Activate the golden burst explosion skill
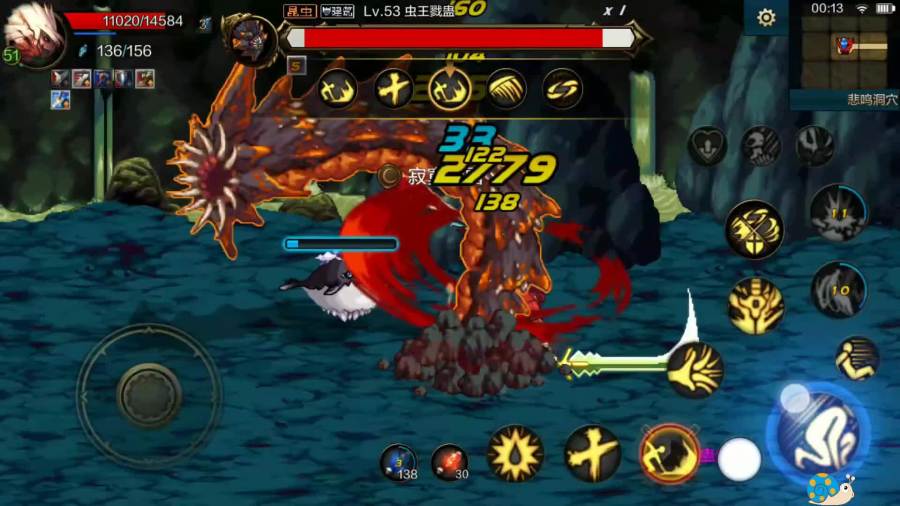Screen dimensions: 900x506 (515, 453)
